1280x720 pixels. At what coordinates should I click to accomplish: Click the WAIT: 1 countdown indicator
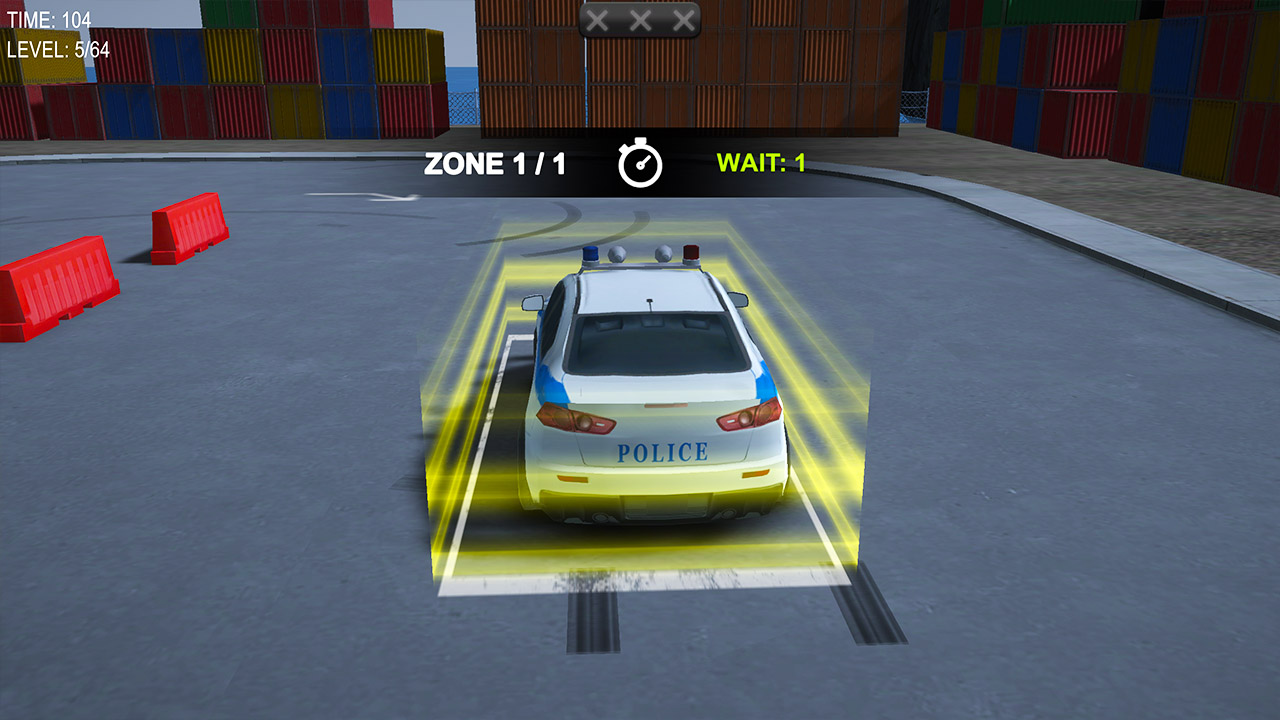tap(760, 162)
